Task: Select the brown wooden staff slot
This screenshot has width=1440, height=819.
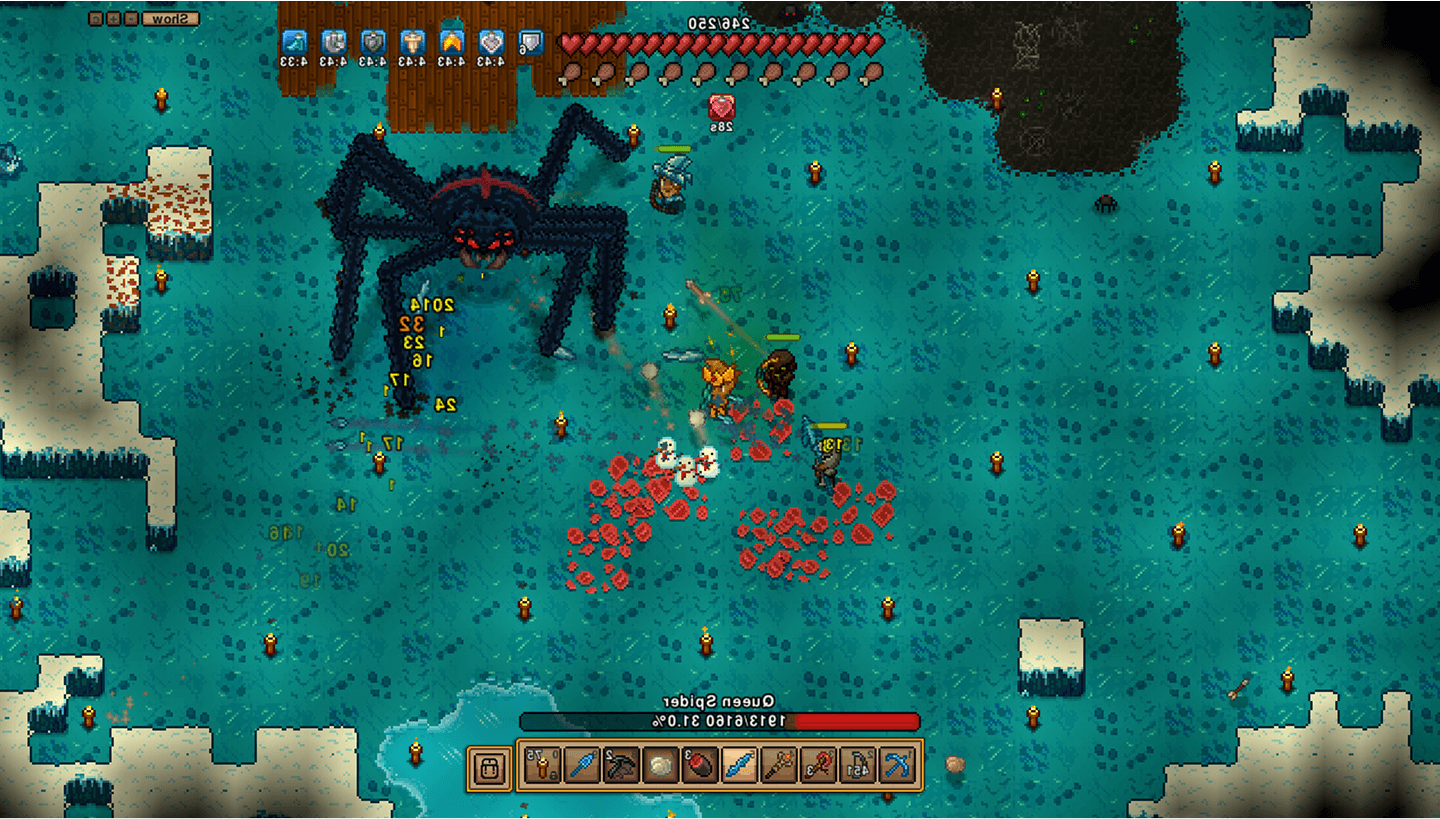Action: [x=778, y=766]
